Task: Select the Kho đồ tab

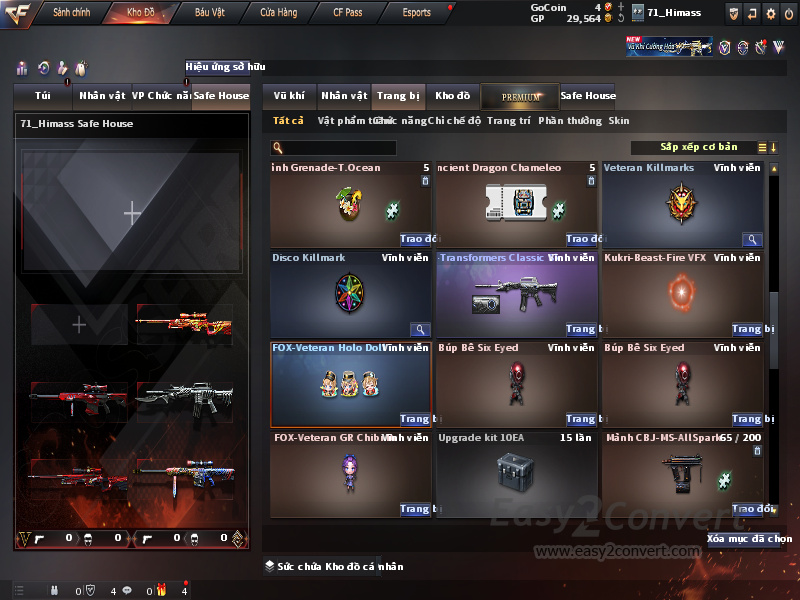Action: [x=452, y=96]
